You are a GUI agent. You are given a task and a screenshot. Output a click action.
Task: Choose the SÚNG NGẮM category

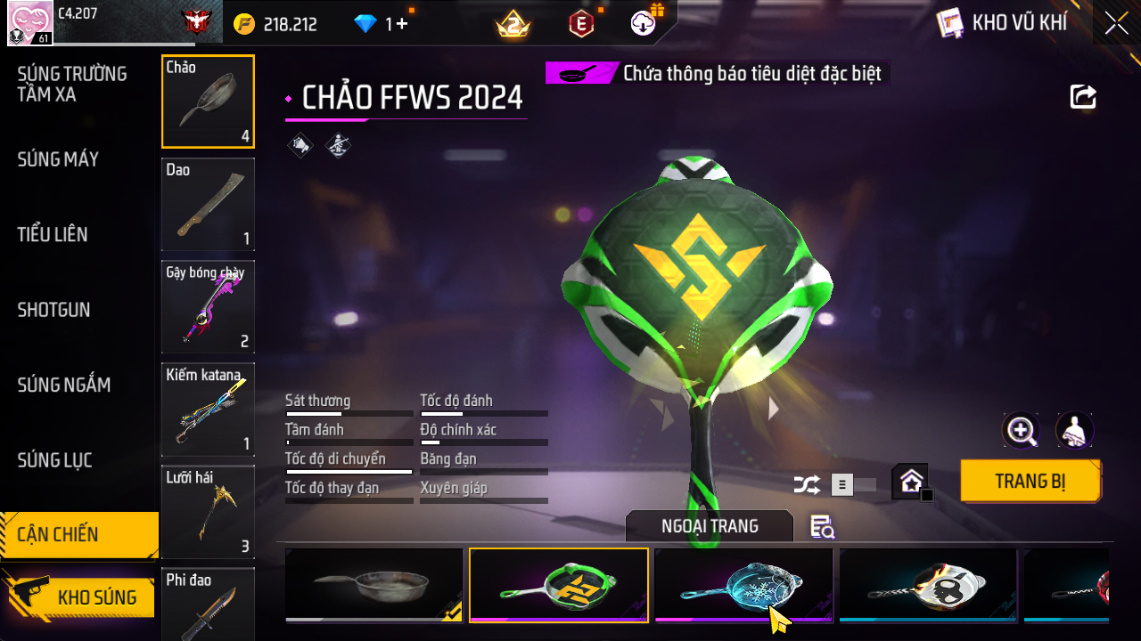coord(64,385)
